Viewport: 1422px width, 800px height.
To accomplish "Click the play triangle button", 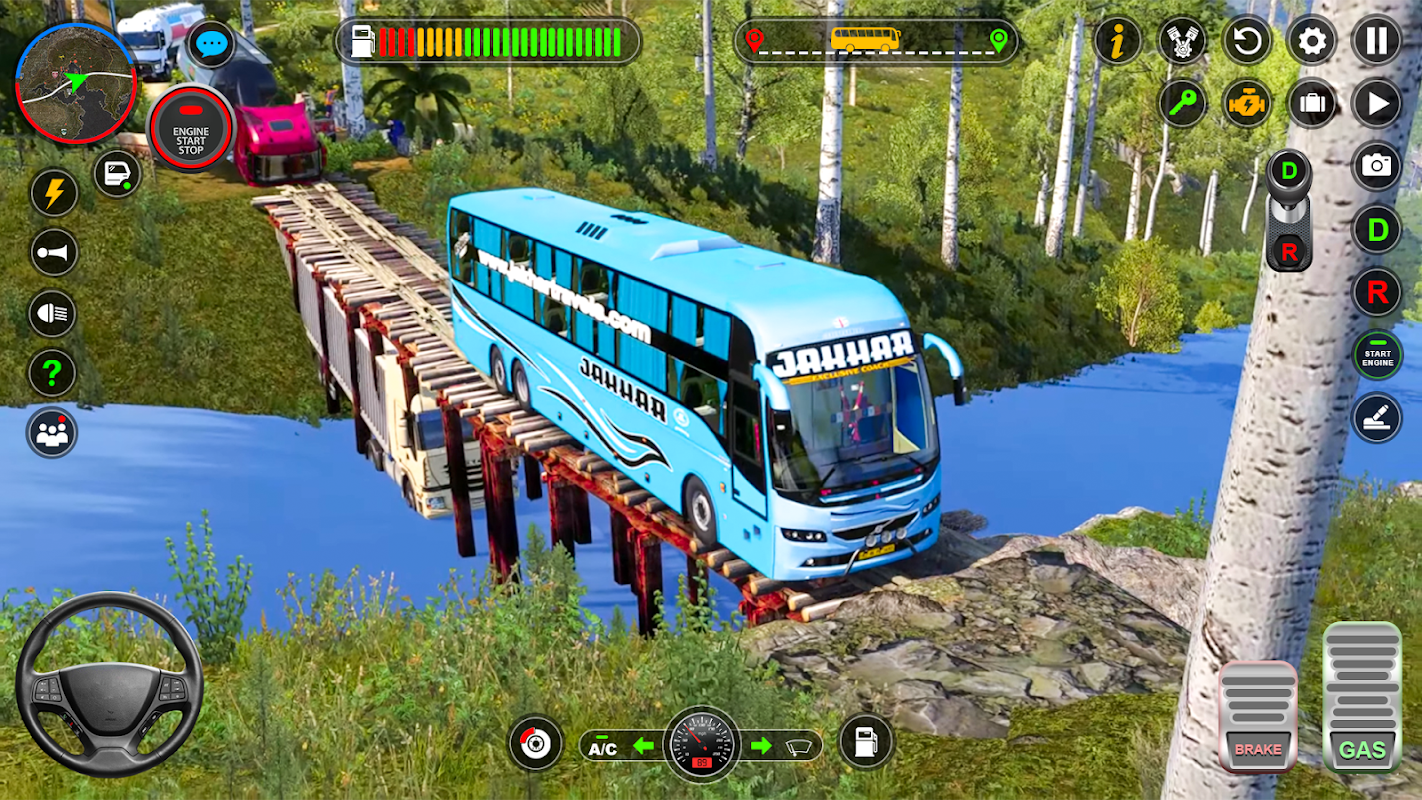I will pos(1377,103).
